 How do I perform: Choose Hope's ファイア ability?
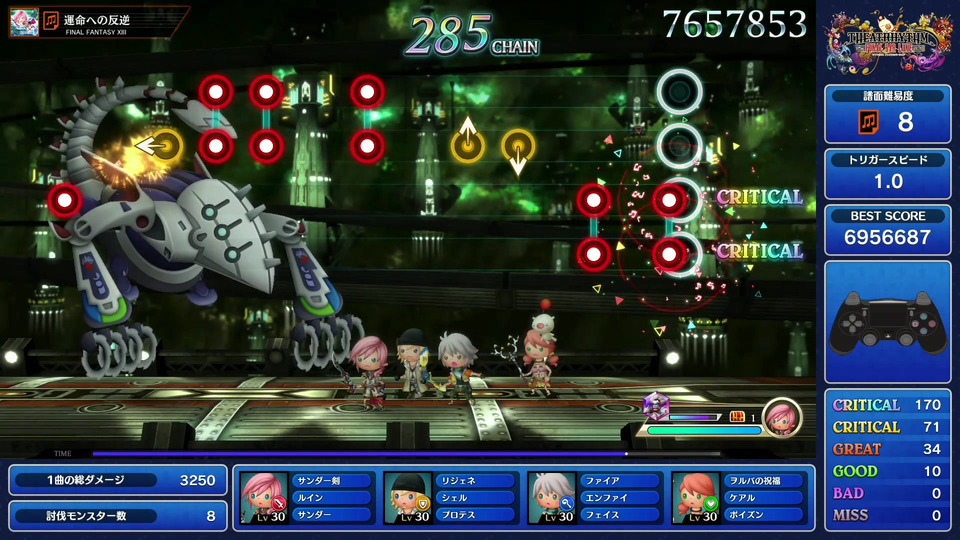pos(620,481)
